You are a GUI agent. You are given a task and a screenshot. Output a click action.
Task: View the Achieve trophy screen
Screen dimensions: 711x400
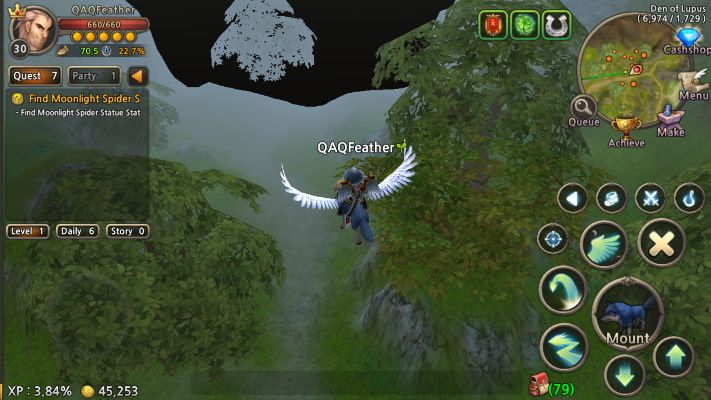pyautogui.click(x=627, y=129)
